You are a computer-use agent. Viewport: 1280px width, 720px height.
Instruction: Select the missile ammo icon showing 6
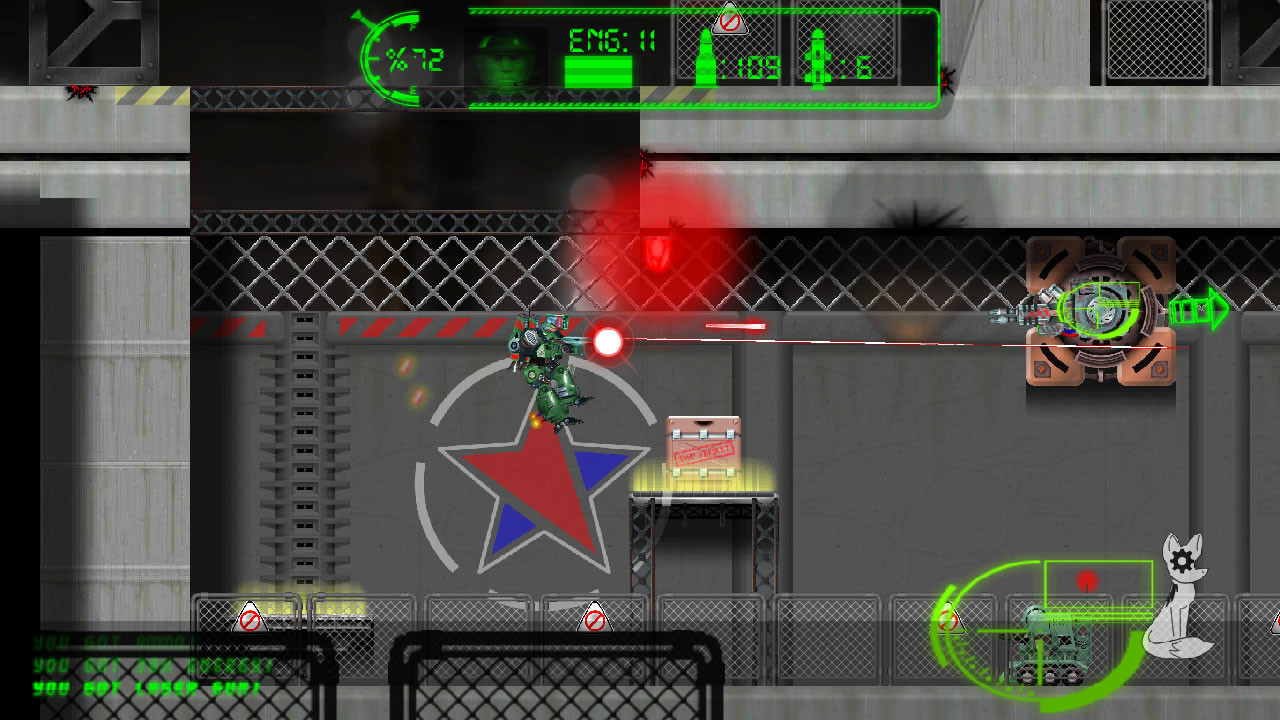820,57
